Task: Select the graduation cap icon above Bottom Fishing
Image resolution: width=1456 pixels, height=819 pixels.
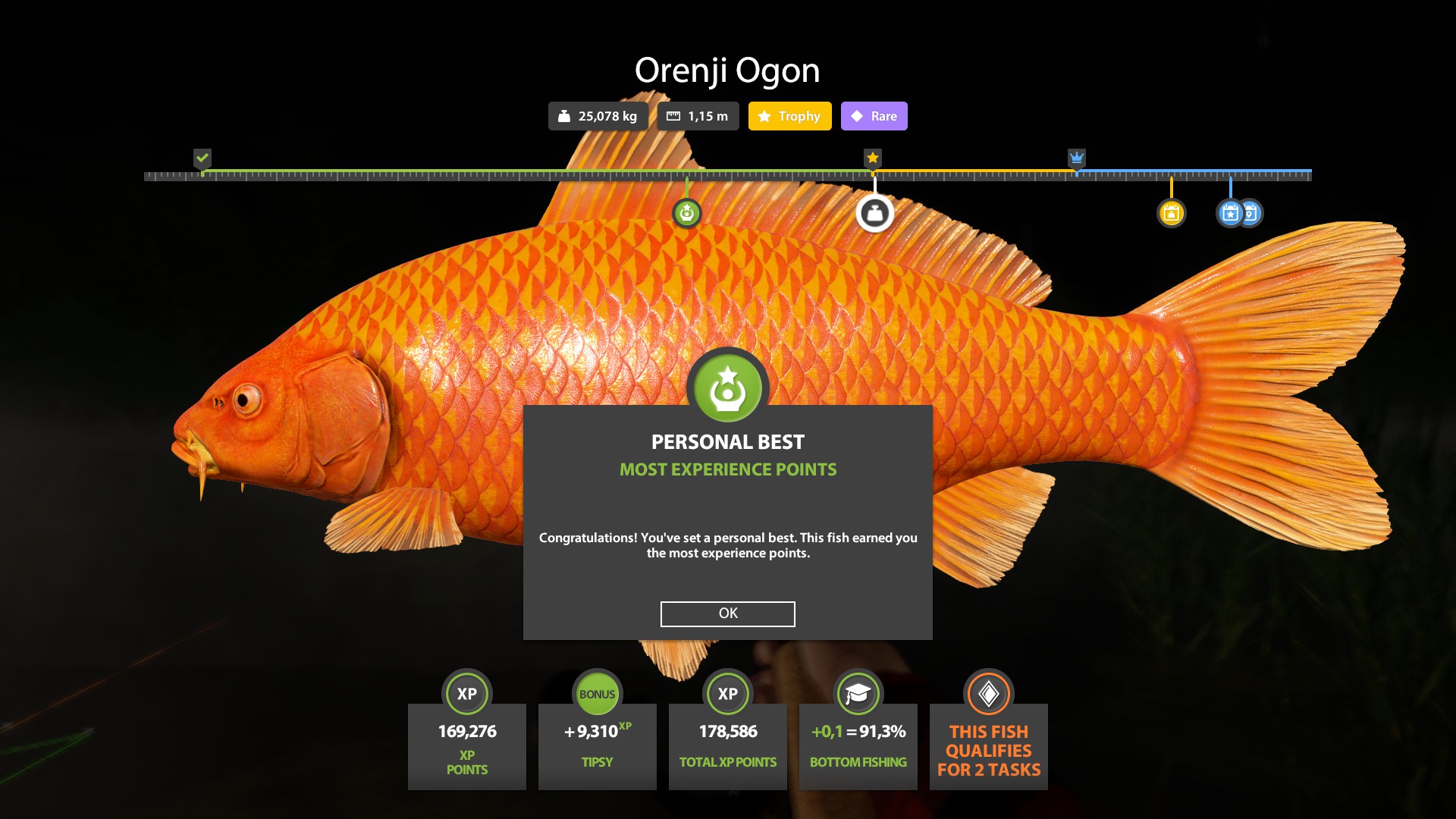Action: click(858, 693)
